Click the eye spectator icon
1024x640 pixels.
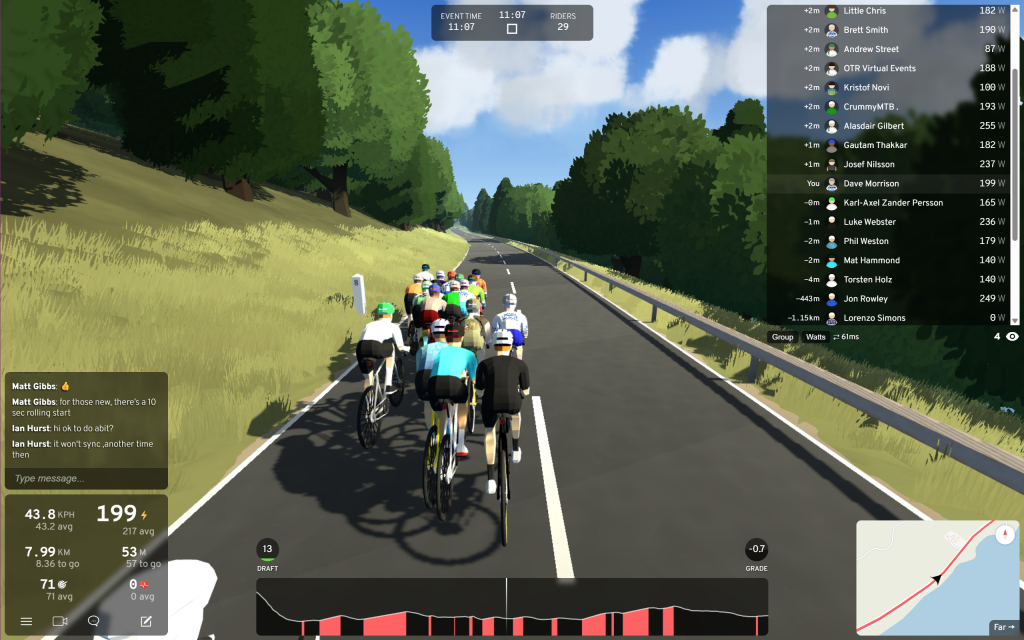point(1012,337)
